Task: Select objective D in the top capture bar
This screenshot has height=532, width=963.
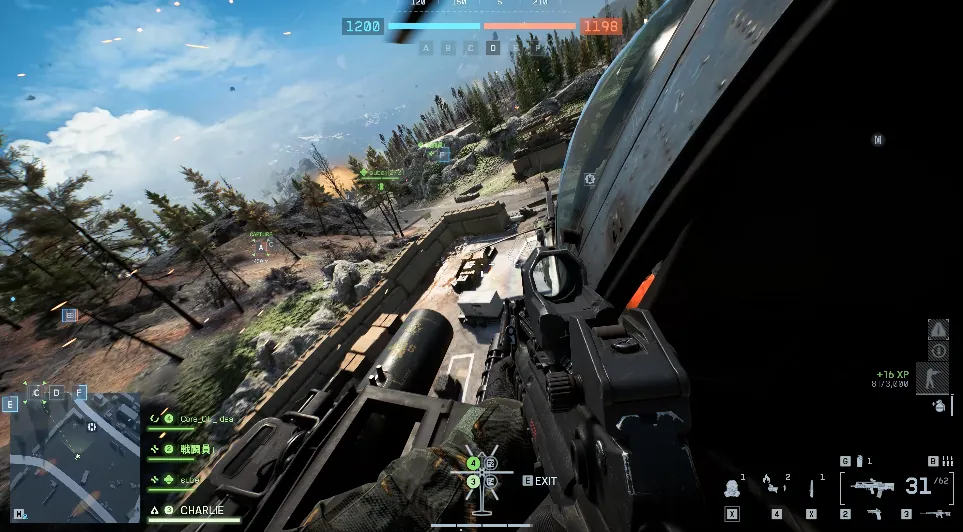Action: tap(492, 47)
